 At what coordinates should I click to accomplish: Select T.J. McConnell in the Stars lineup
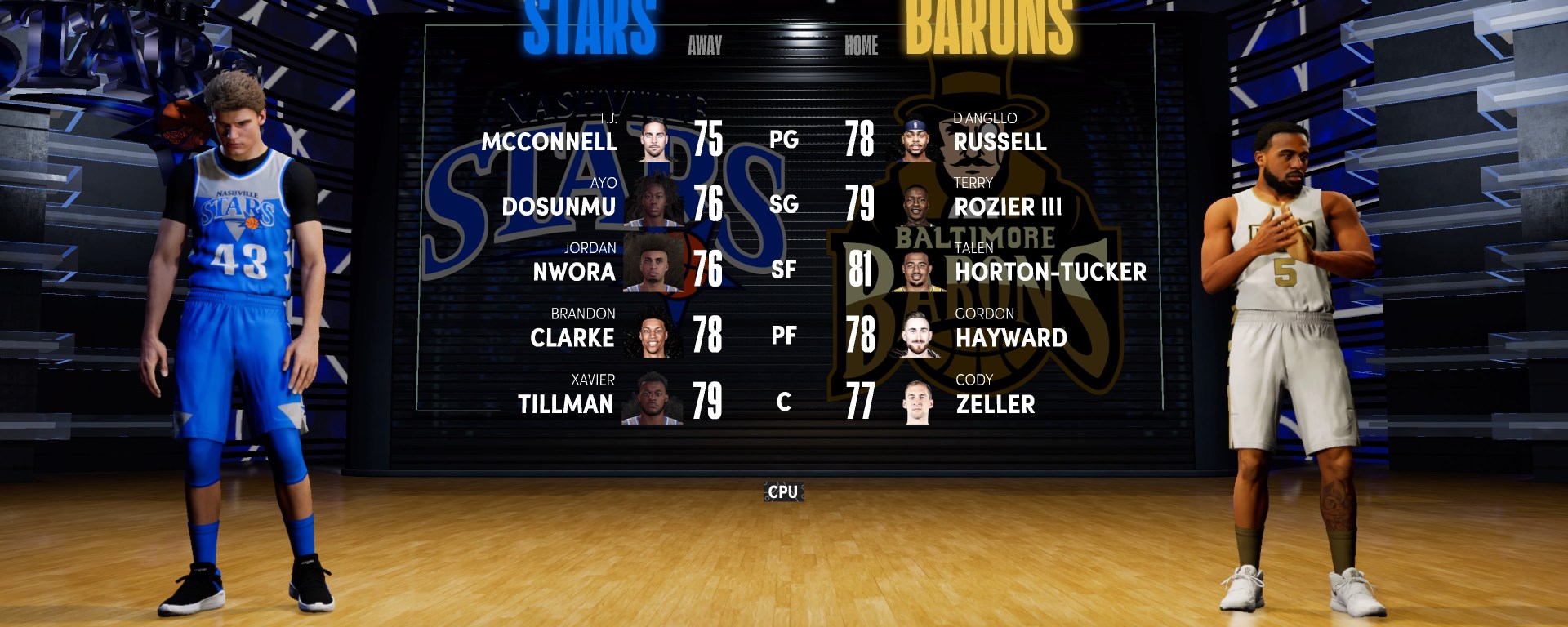pos(549,141)
